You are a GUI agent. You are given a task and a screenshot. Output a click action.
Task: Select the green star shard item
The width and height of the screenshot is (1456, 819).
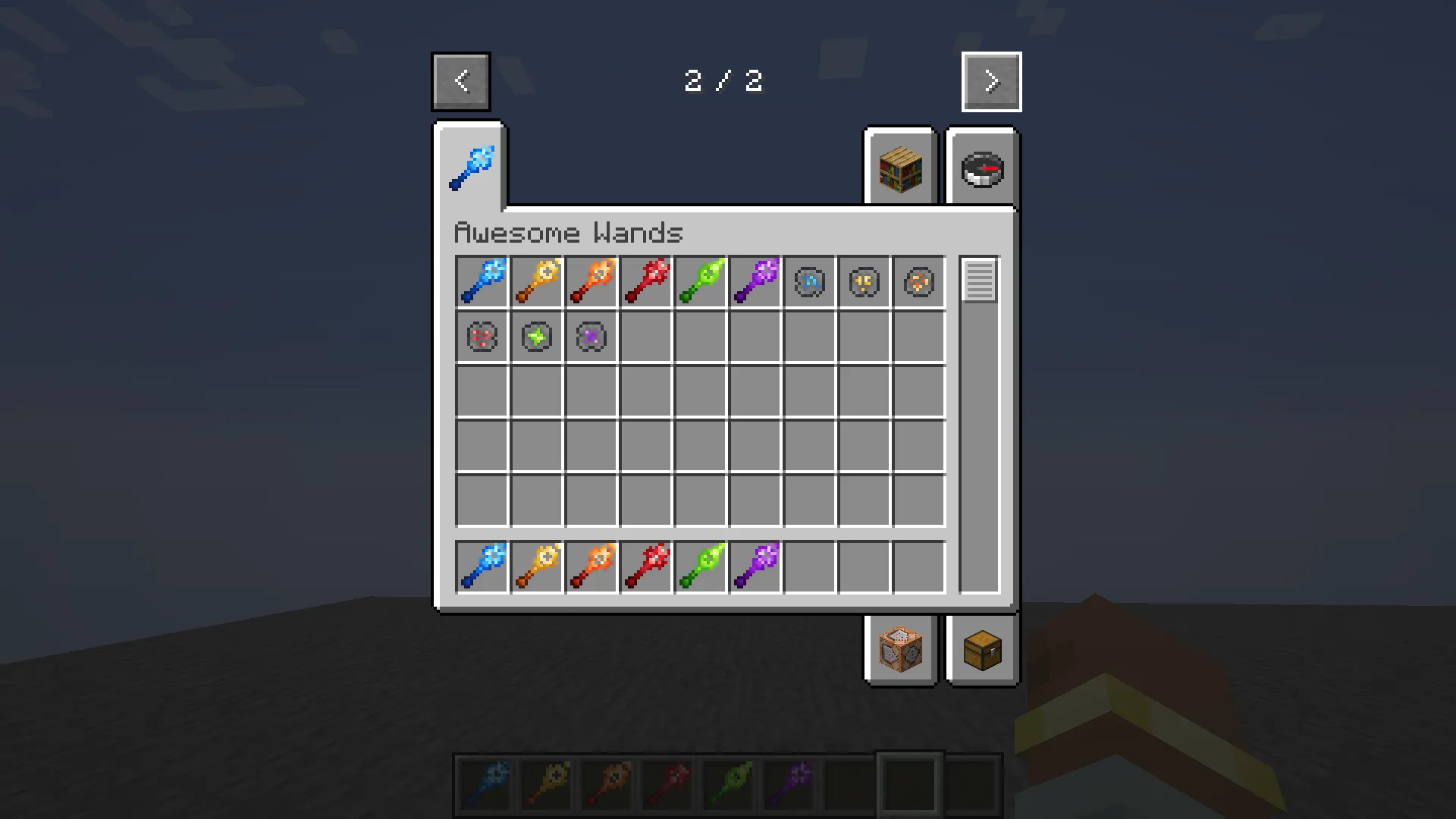click(x=536, y=337)
